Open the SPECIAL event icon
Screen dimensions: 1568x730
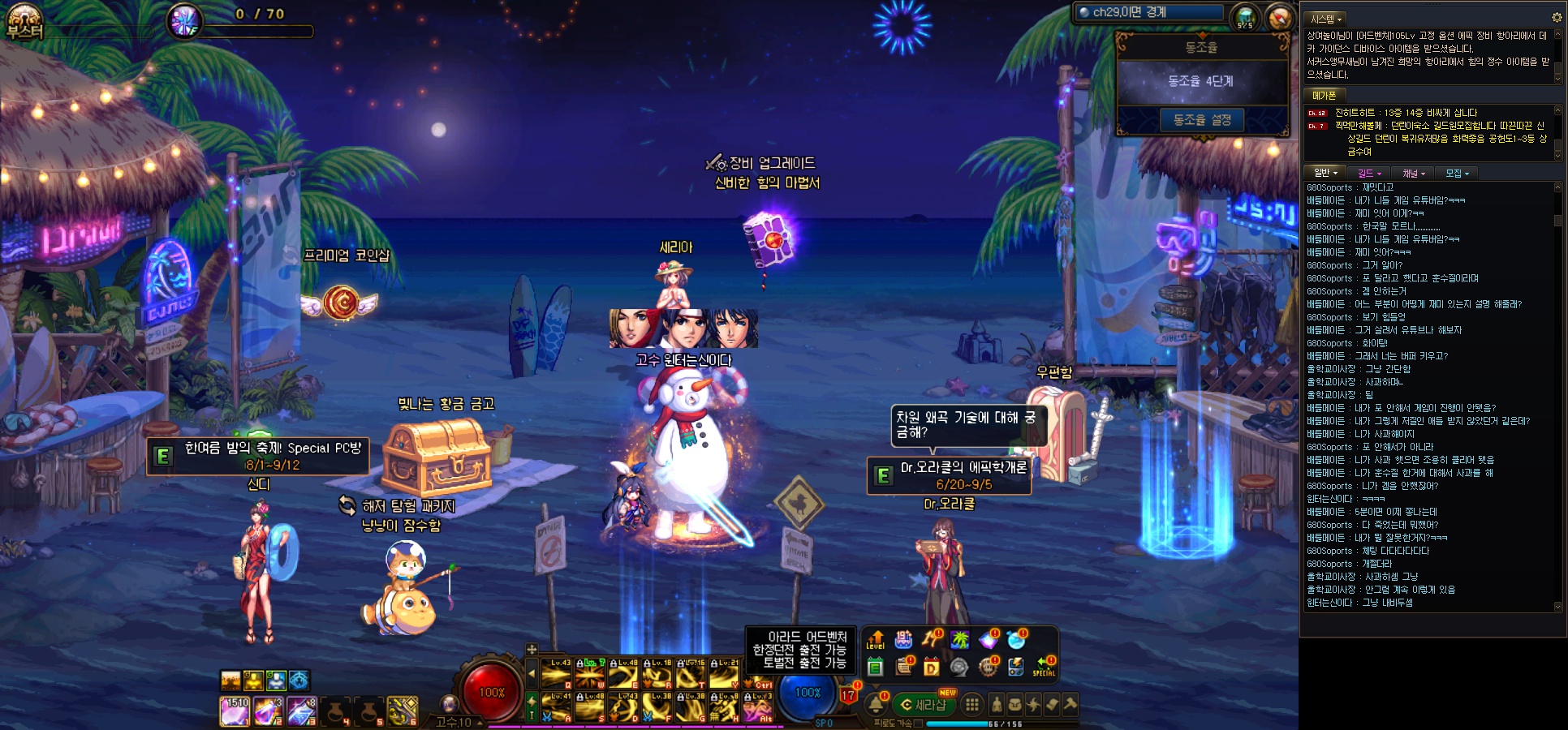click(1044, 667)
